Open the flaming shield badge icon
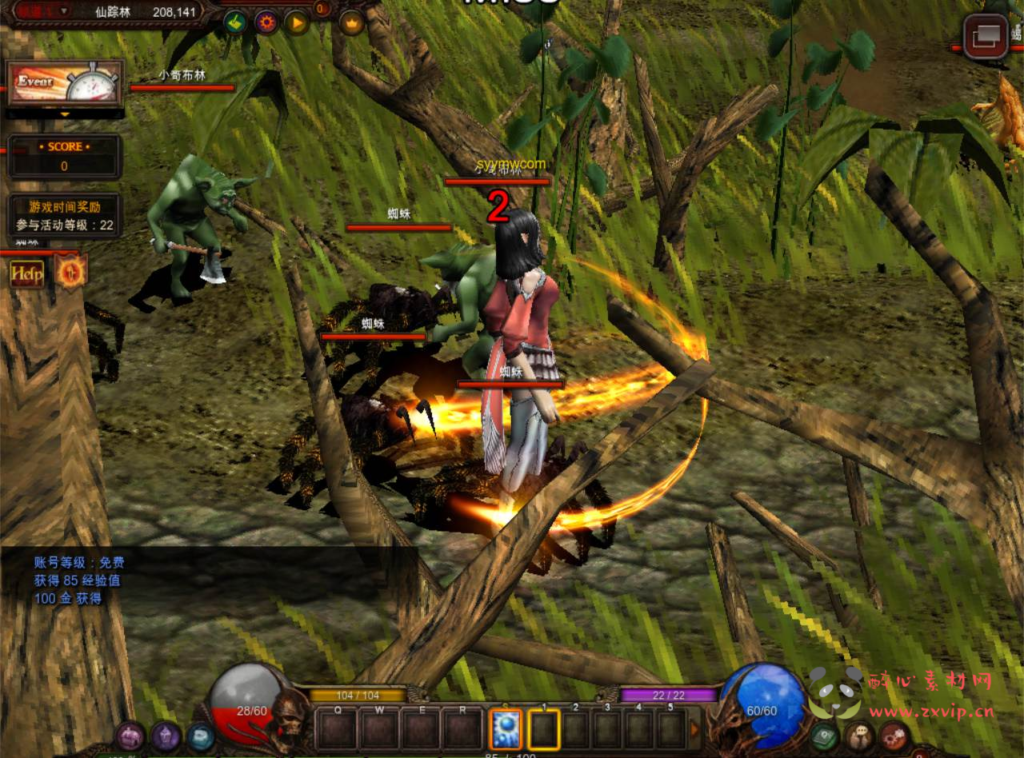This screenshot has width=1024, height=758. [x=71, y=271]
